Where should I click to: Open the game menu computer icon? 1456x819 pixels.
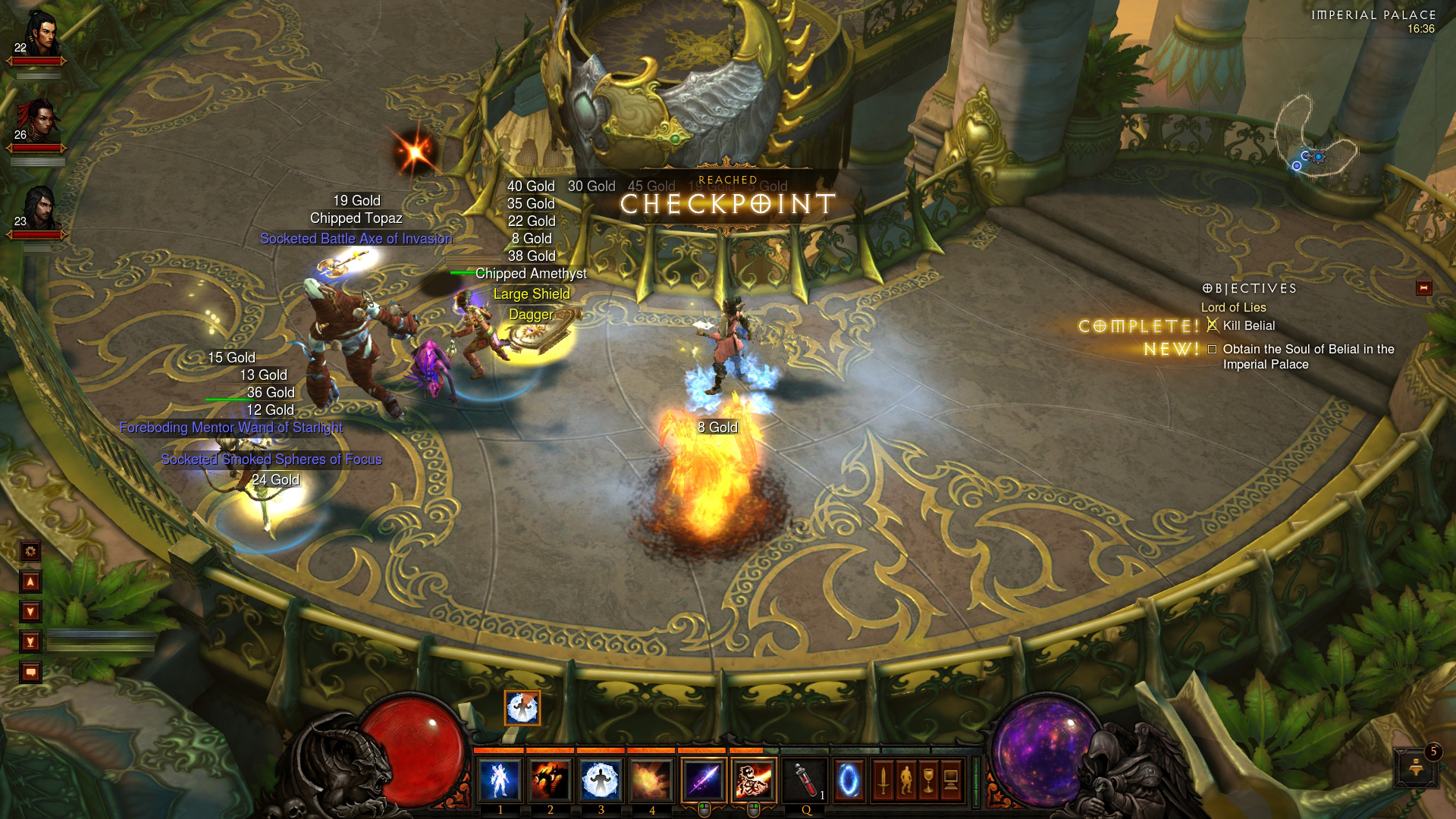point(951,780)
